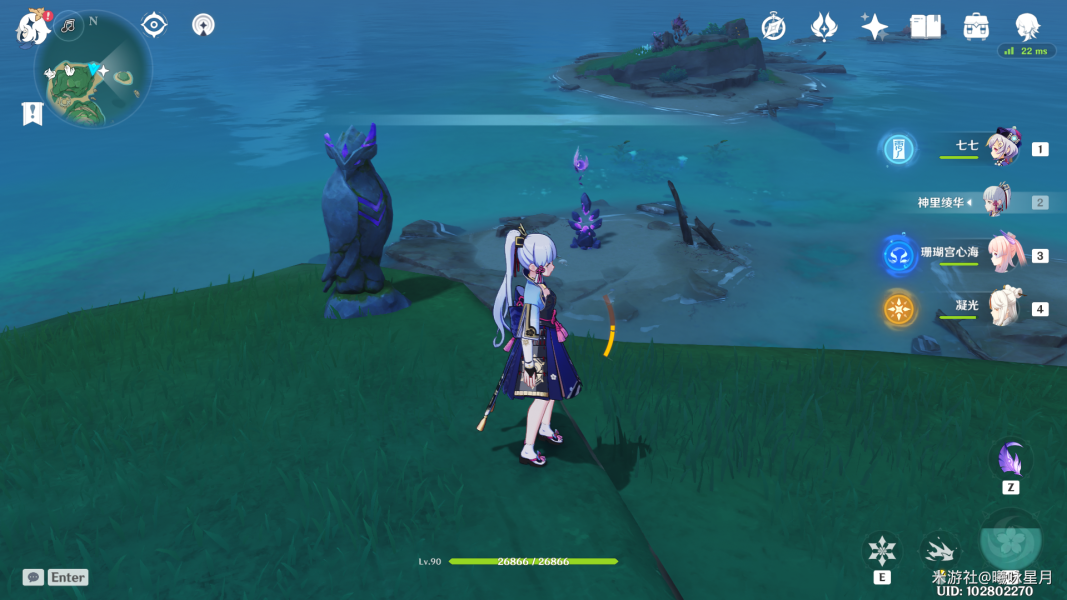Activate the snowflake elemental skill
The width and height of the screenshot is (1067, 600).
pos(882,550)
